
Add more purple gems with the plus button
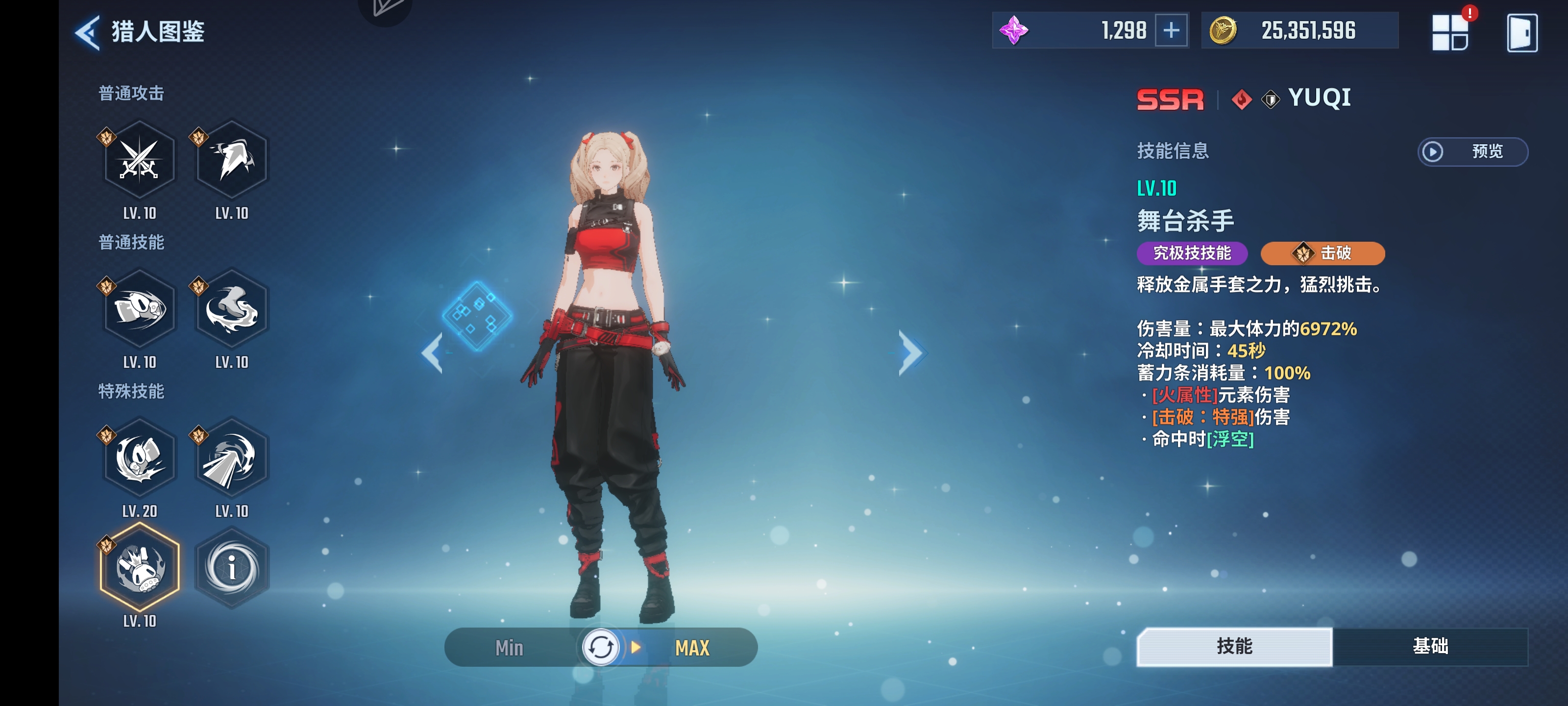[x=1171, y=30]
